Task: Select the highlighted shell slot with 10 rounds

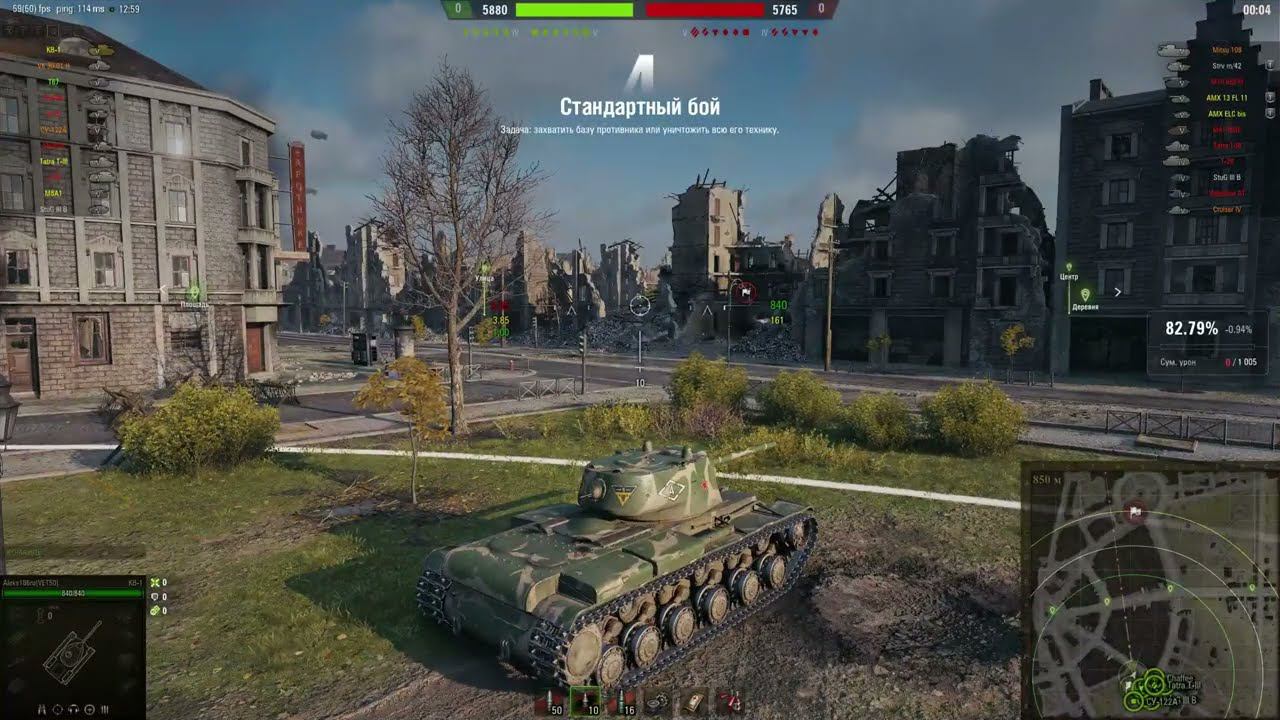Action: (585, 701)
